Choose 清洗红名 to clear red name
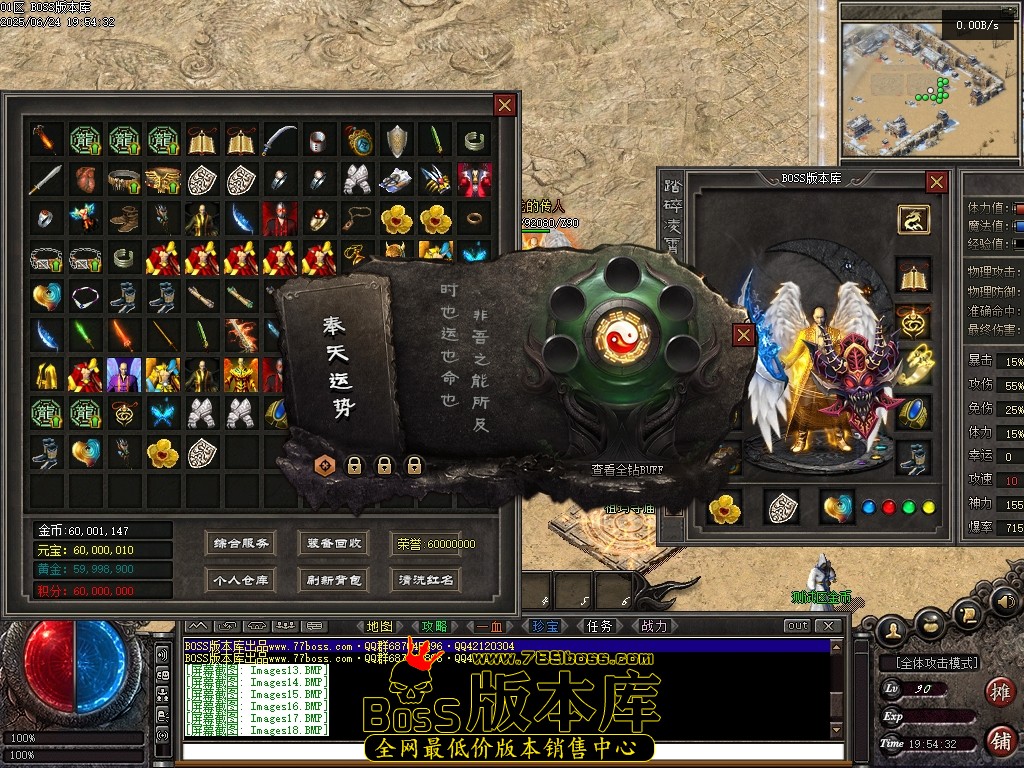This screenshot has width=1024, height=768. [x=425, y=579]
